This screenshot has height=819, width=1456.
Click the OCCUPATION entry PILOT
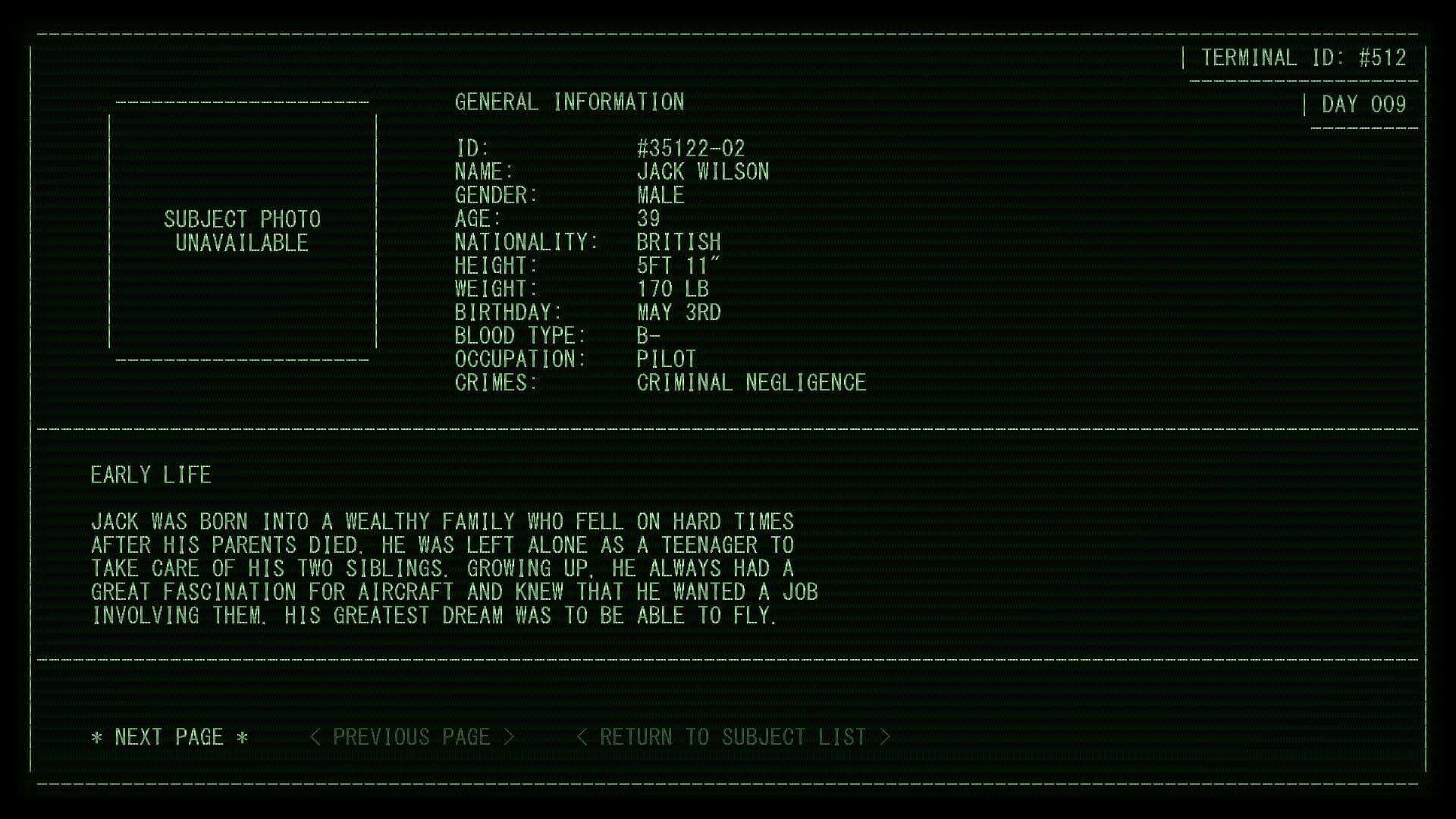click(x=665, y=359)
